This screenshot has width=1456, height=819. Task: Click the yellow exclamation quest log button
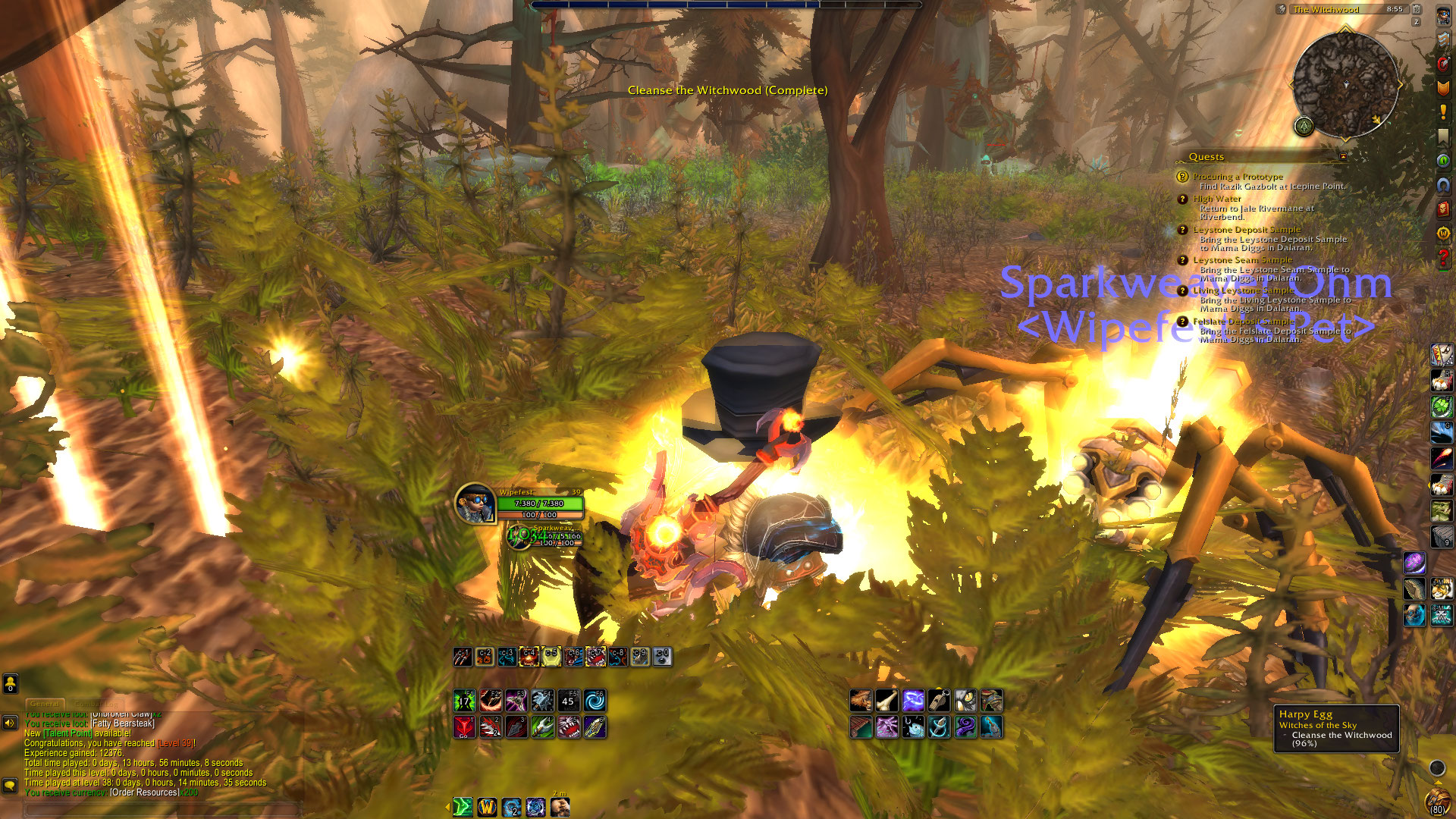click(1442, 112)
